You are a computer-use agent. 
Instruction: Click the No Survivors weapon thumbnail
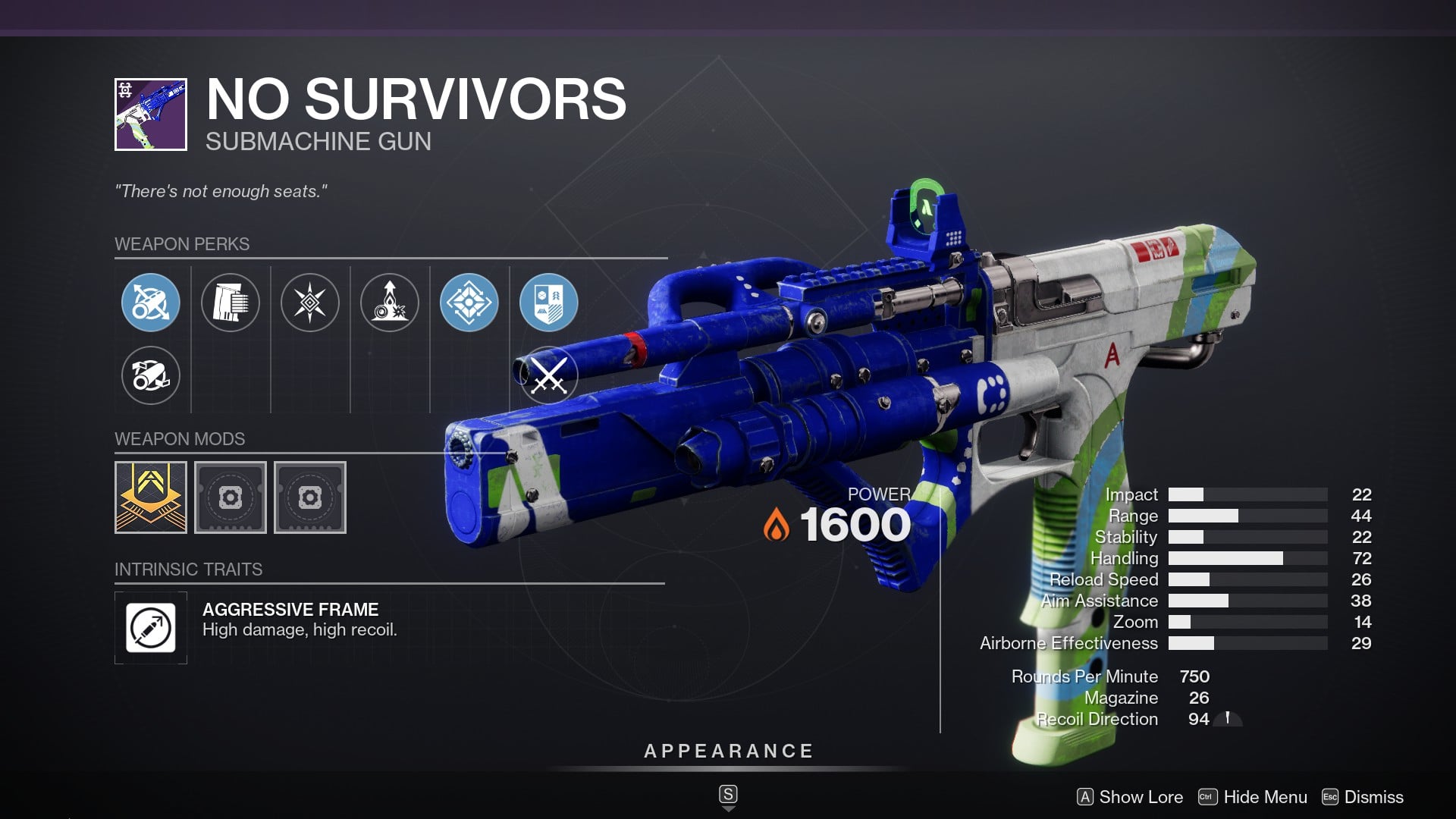[x=151, y=115]
